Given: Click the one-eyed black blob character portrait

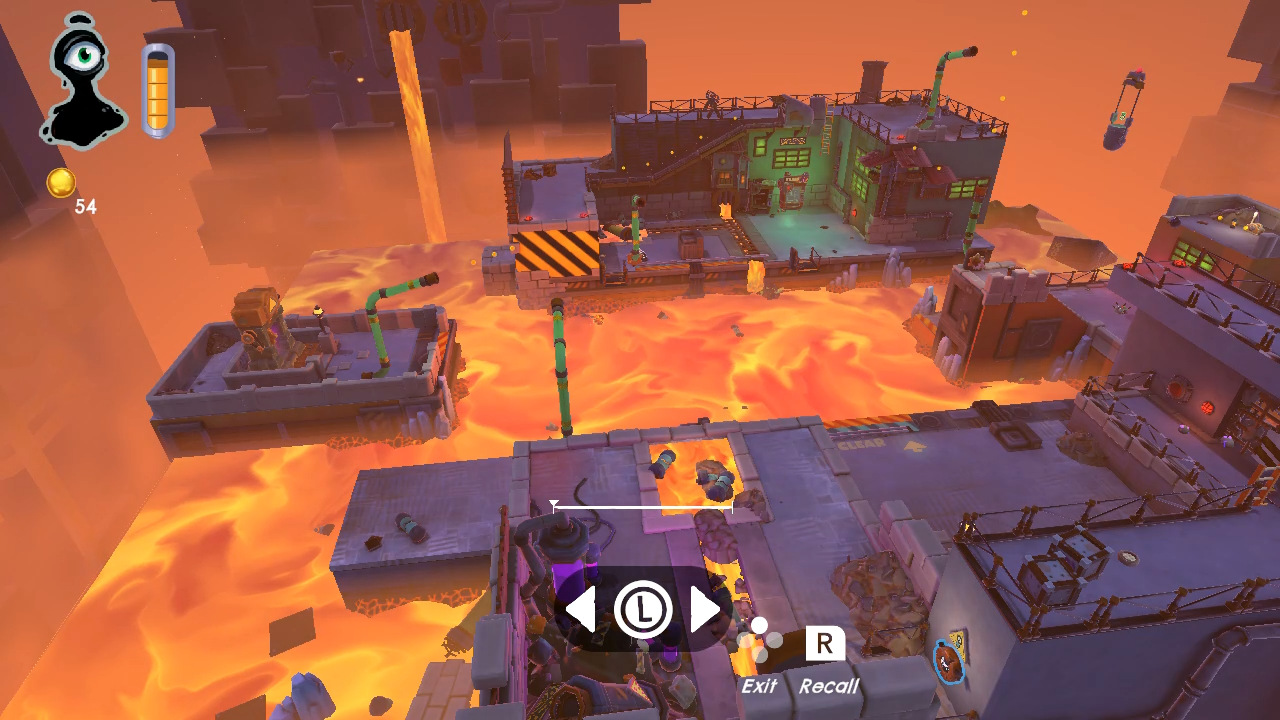Looking at the screenshot, I should [82, 82].
